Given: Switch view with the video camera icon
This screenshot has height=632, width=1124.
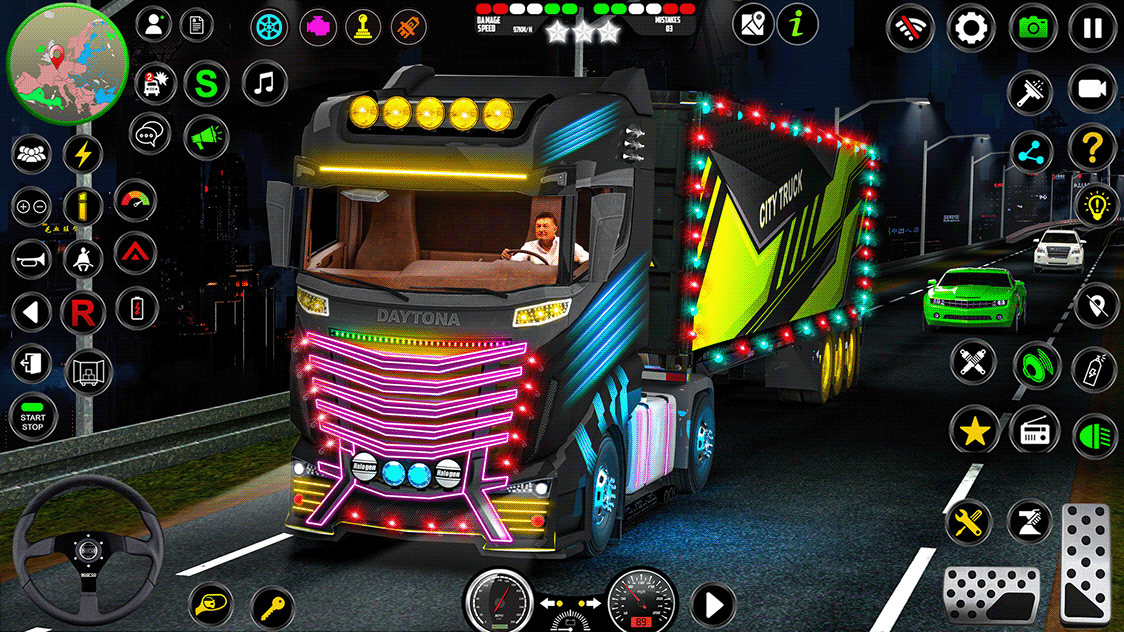Looking at the screenshot, I should pos(1092,90).
